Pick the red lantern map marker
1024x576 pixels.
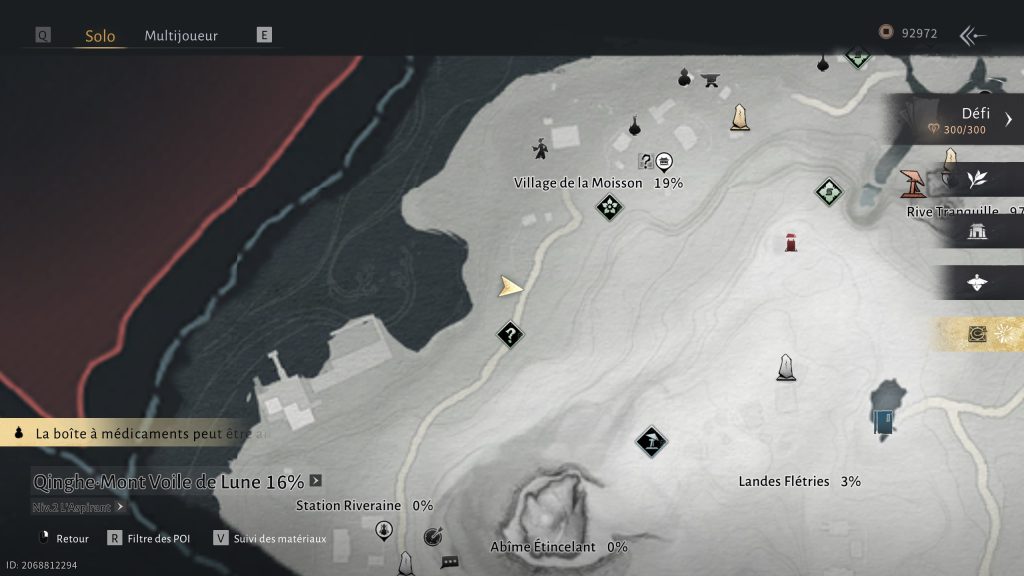791,242
